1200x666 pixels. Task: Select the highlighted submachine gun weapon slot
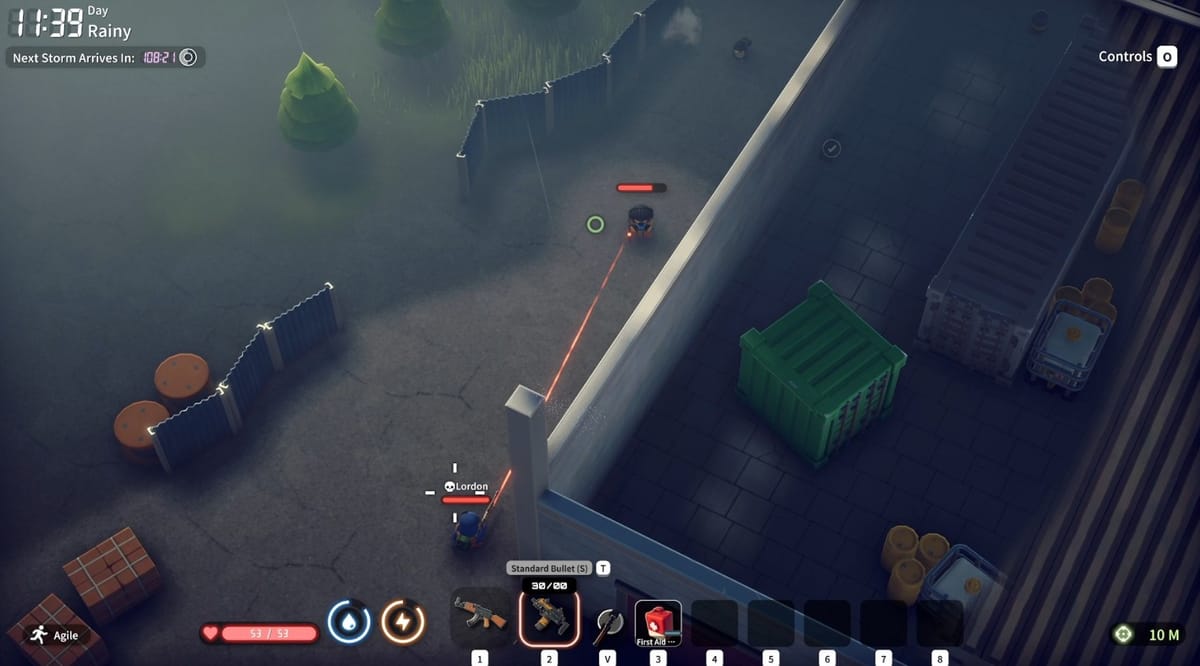(x=548, y=616)
